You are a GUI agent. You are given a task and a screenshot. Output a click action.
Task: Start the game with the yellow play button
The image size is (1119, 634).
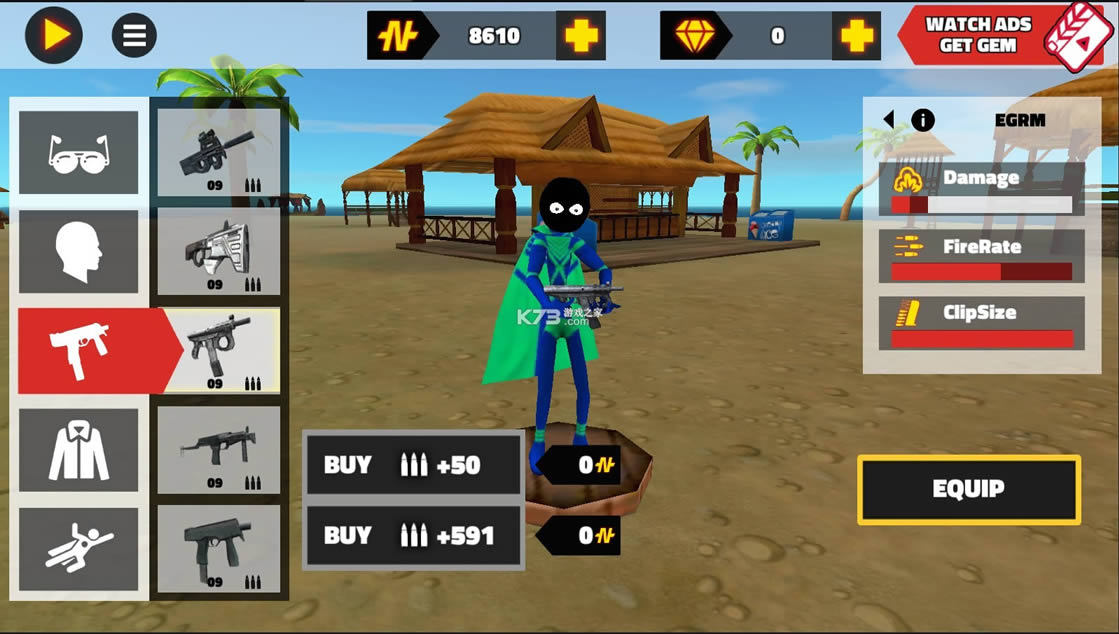pos(54,35)
